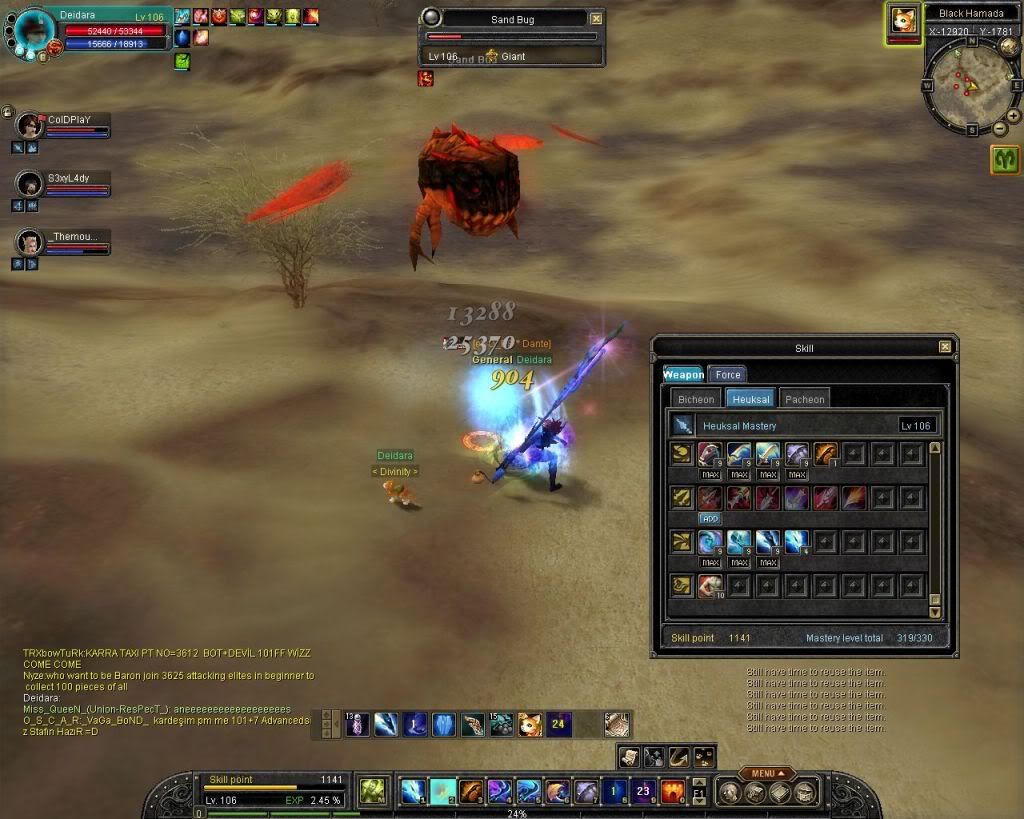Select party member ColDPlaY

pyautogui.click(x=29, y=125)
